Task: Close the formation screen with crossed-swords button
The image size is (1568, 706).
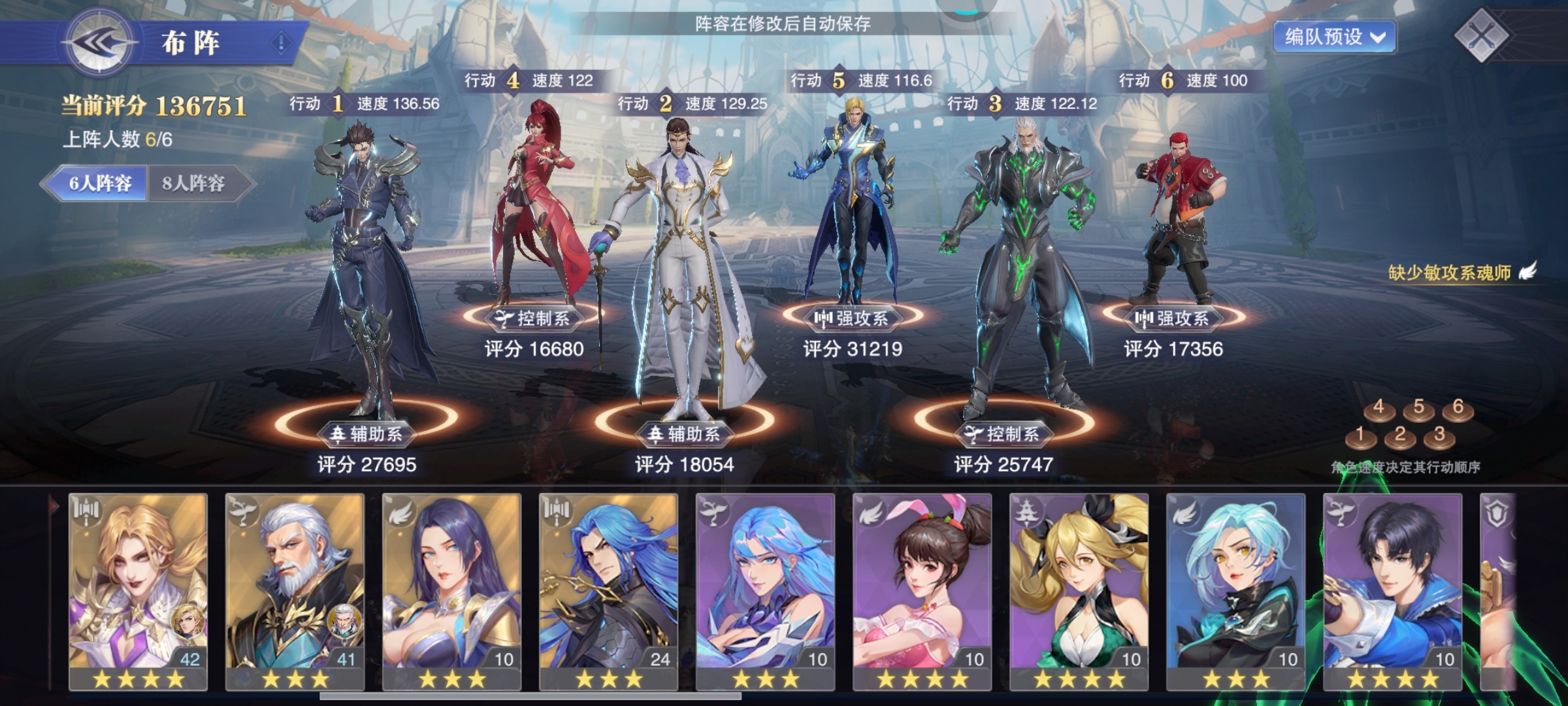Action: [1481, 36]
